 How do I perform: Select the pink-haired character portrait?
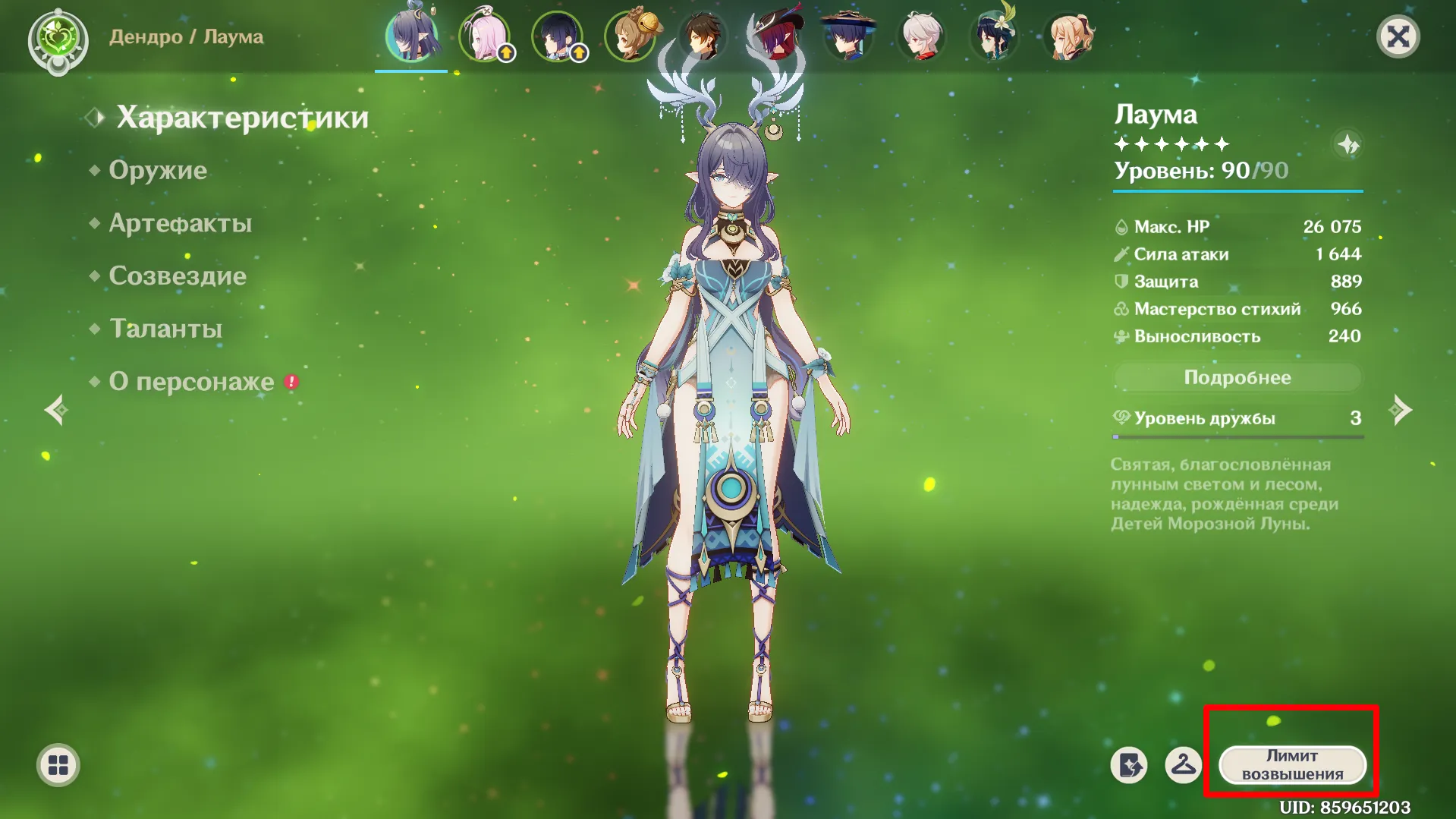pyautogui.click(x=484, y=36)
